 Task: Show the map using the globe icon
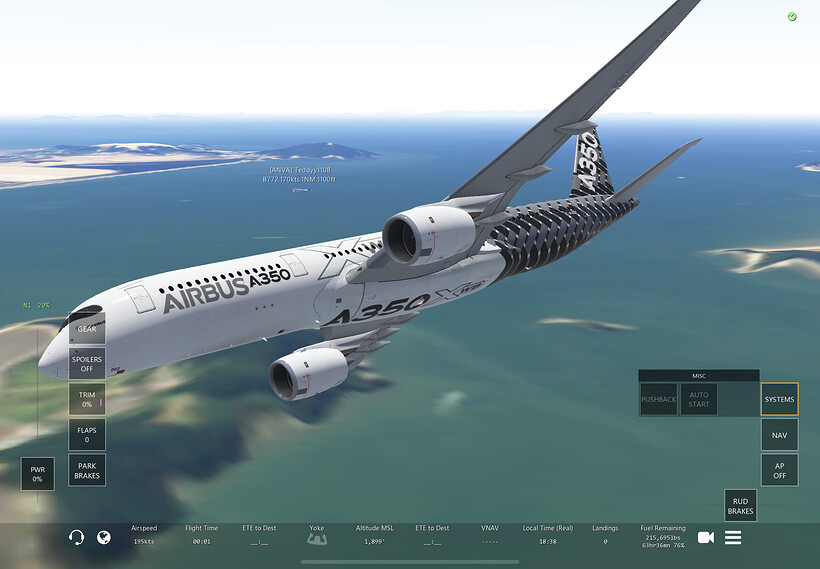click(104, 538)
